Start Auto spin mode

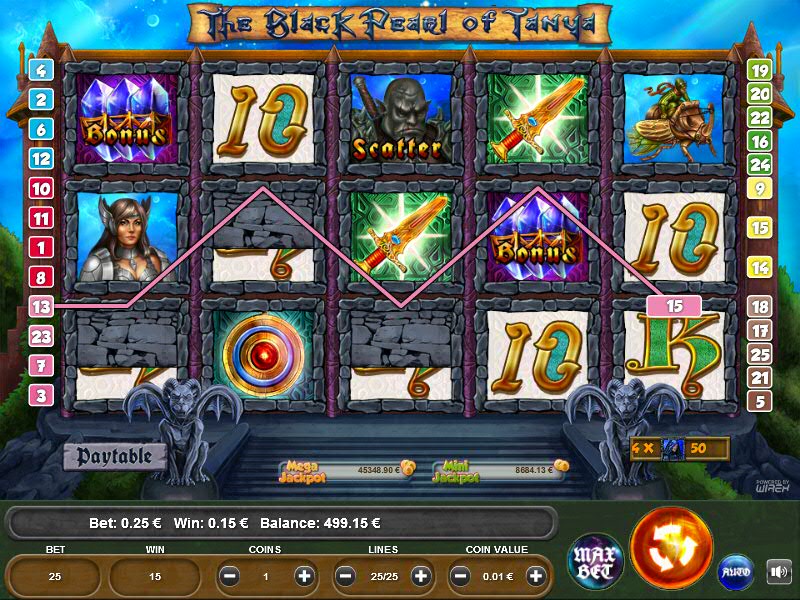pos(736,572)
